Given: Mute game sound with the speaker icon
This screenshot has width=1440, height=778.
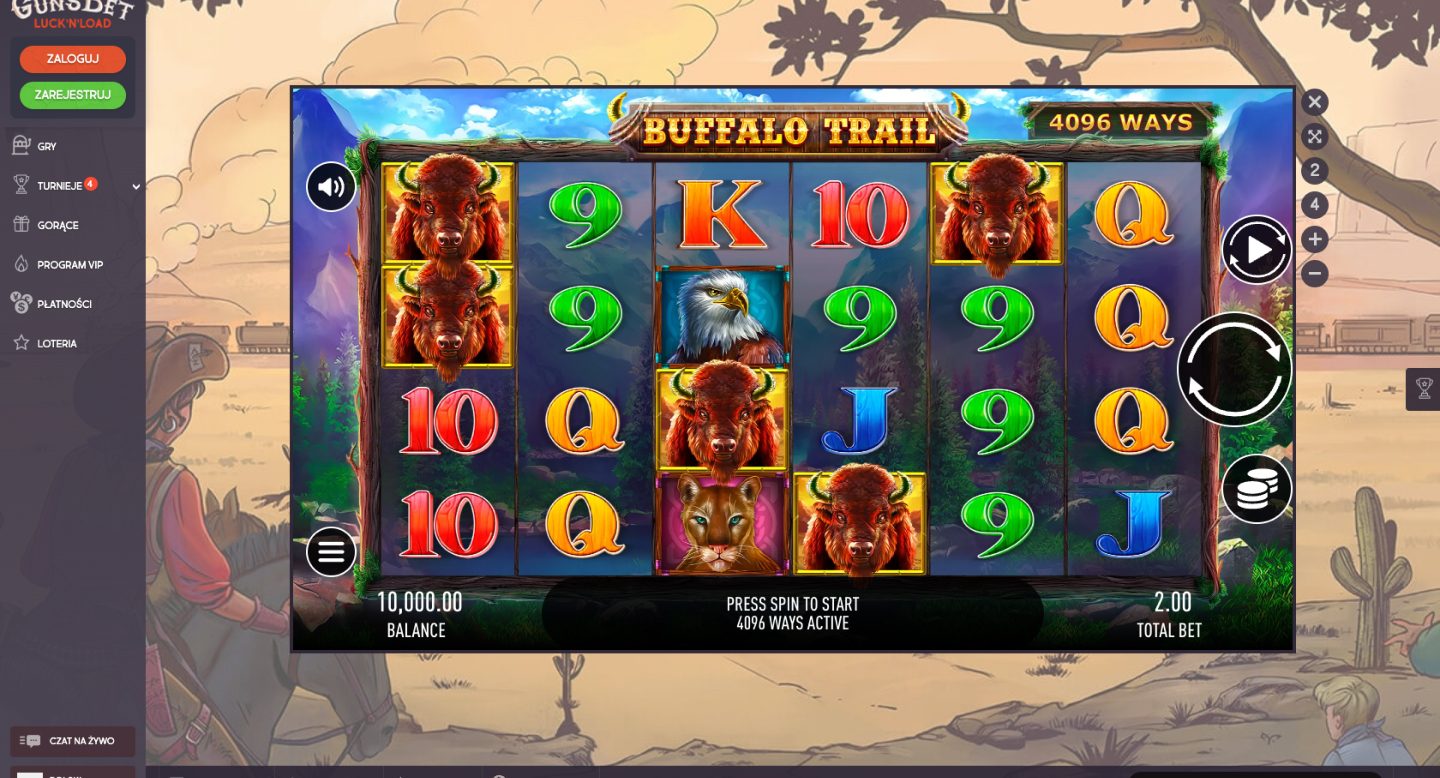Looking at the screenshot, I should click(331, 187).
